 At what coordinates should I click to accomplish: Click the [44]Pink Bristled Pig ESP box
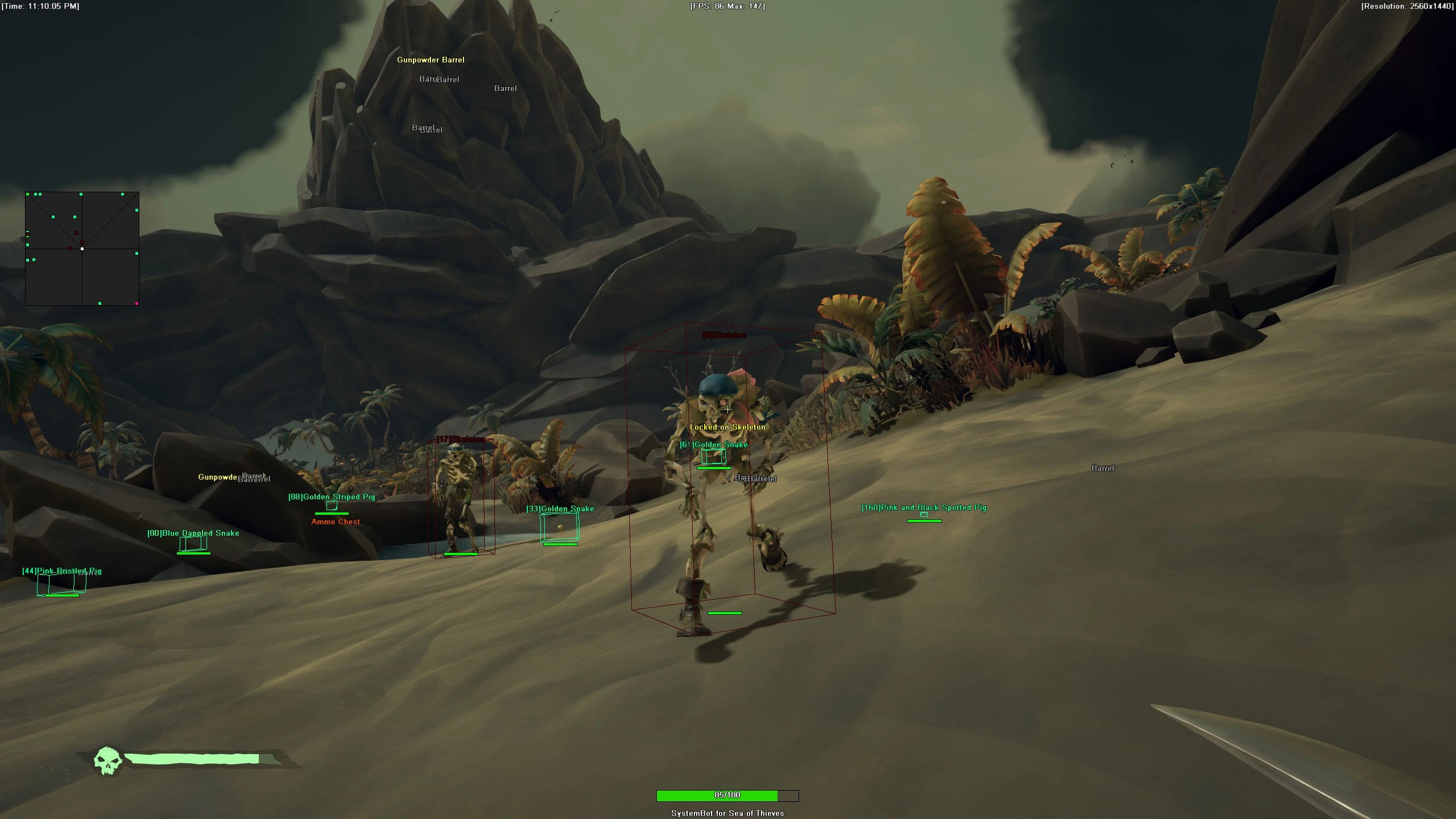pos(61,572)
